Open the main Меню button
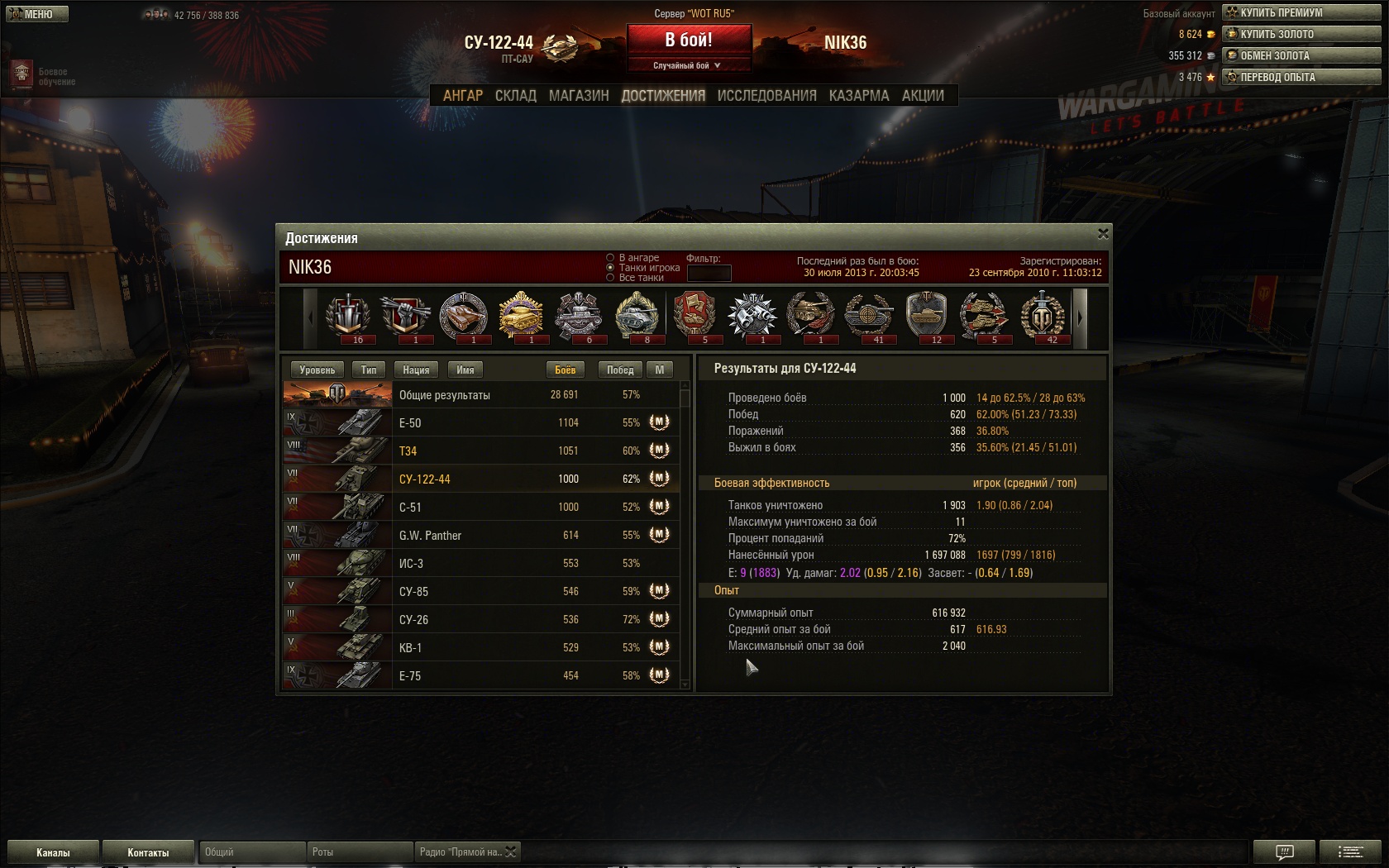The height and width of the screenshot is (868, 1389). (36, 14)
